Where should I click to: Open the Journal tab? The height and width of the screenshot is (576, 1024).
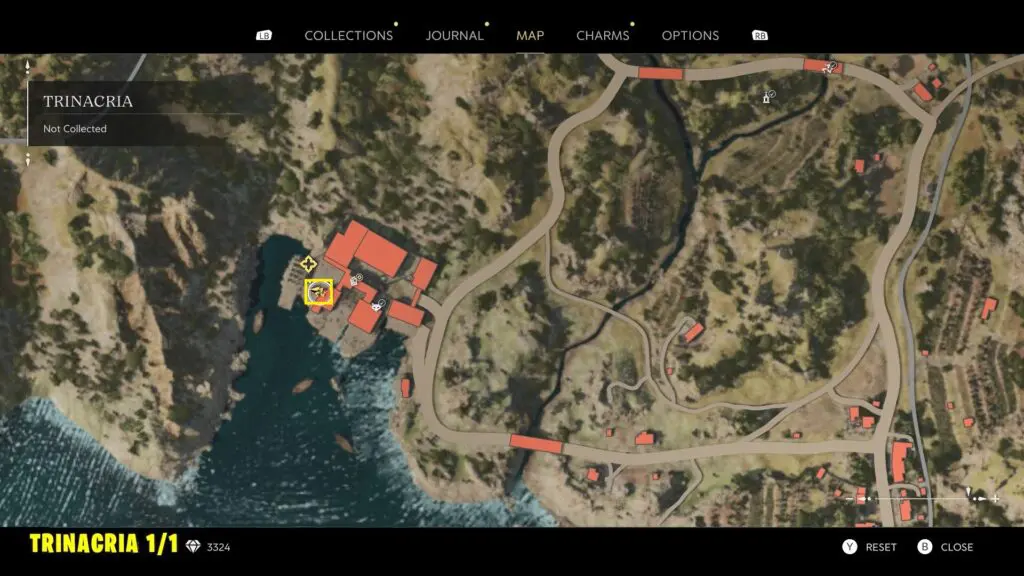point(454,35)
